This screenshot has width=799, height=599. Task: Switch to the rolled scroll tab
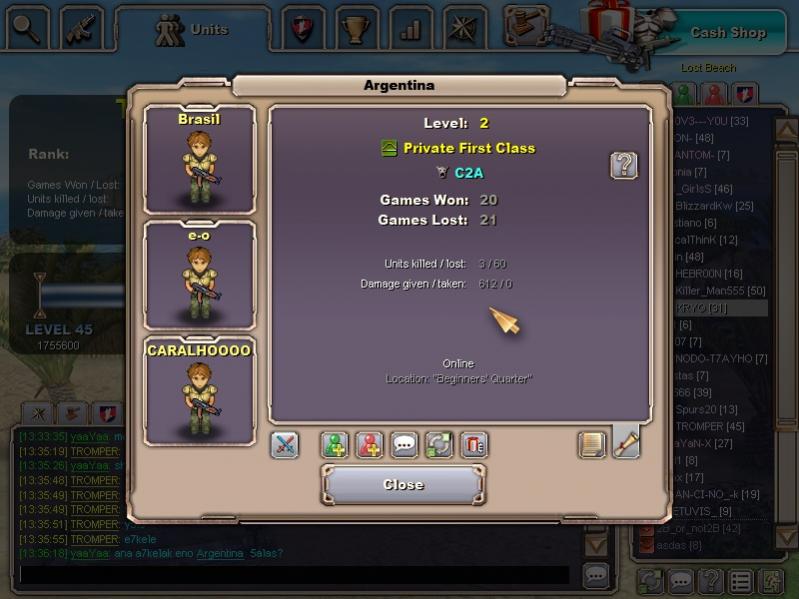626,443
